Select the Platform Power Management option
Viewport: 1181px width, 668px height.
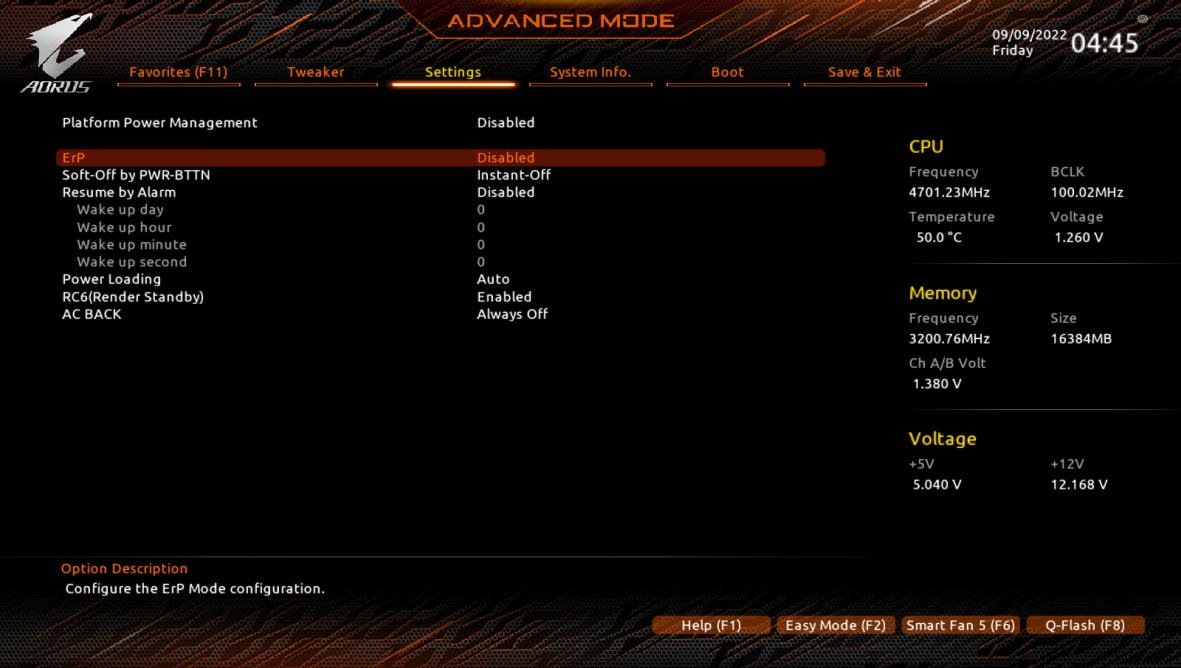(x=160, y=123)
